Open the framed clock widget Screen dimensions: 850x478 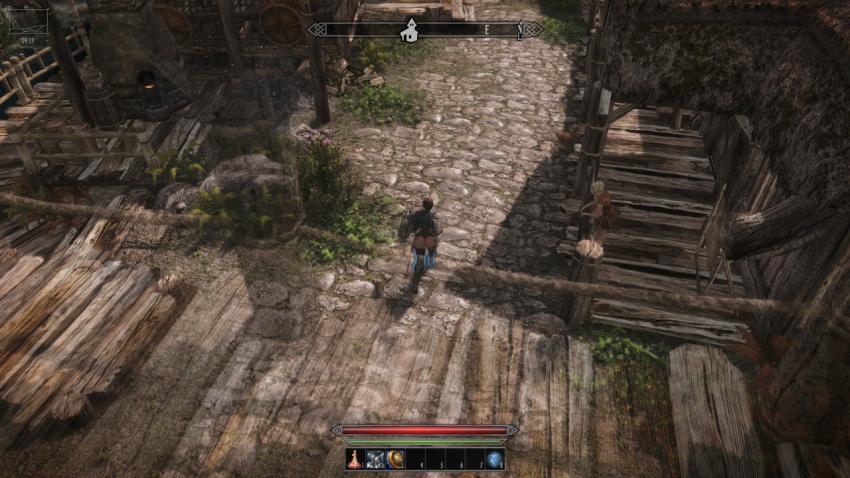point(25,17)
